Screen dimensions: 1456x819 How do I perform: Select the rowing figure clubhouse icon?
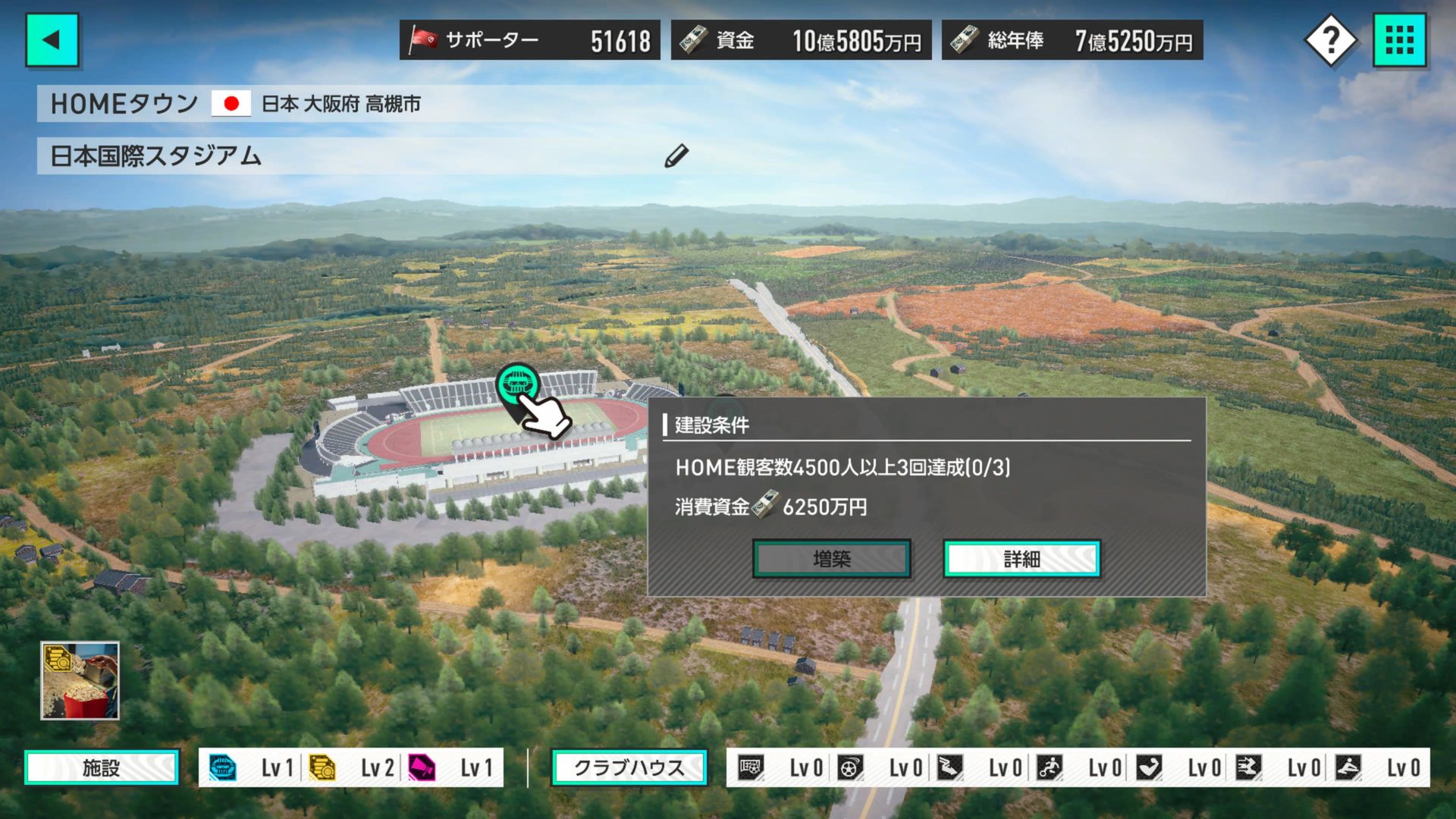[1348, 767]
